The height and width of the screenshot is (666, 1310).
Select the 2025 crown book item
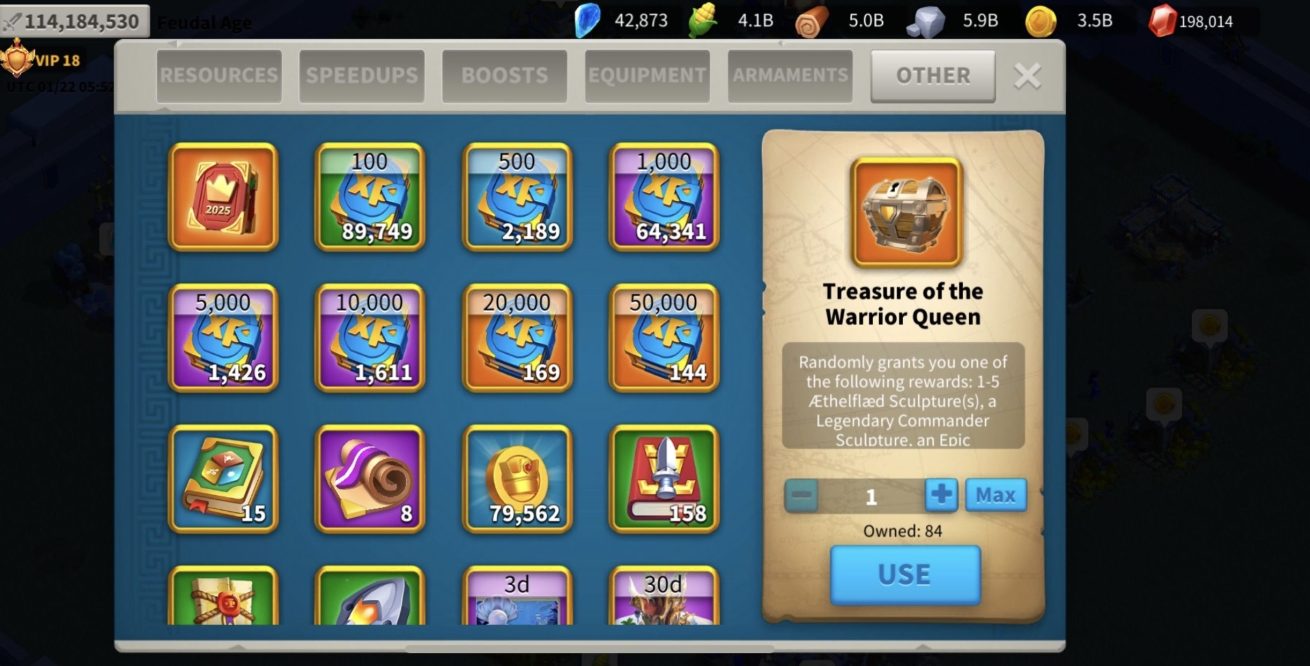click(x=223, y=197)
